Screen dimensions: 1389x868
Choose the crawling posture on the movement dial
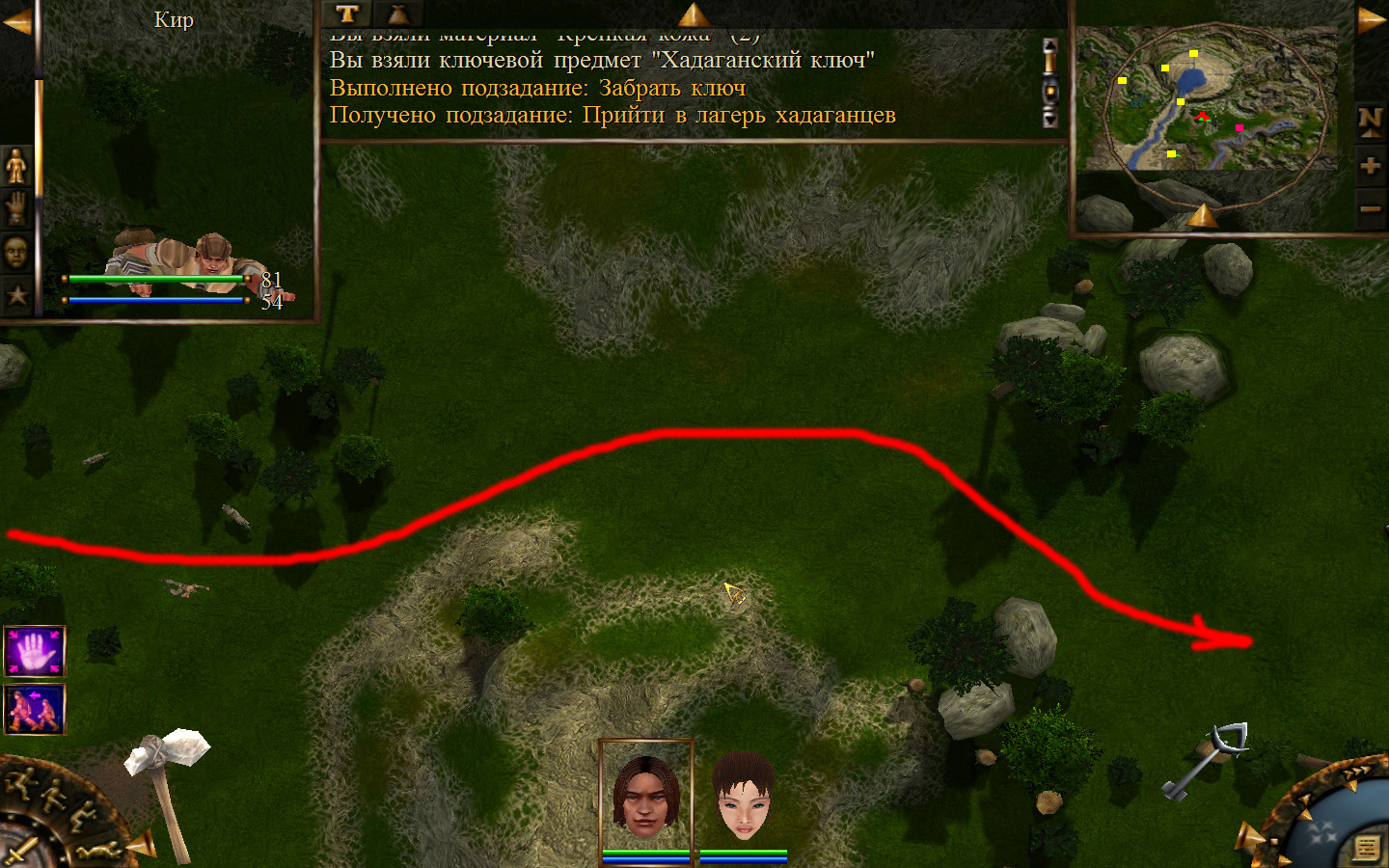[101, 849]
